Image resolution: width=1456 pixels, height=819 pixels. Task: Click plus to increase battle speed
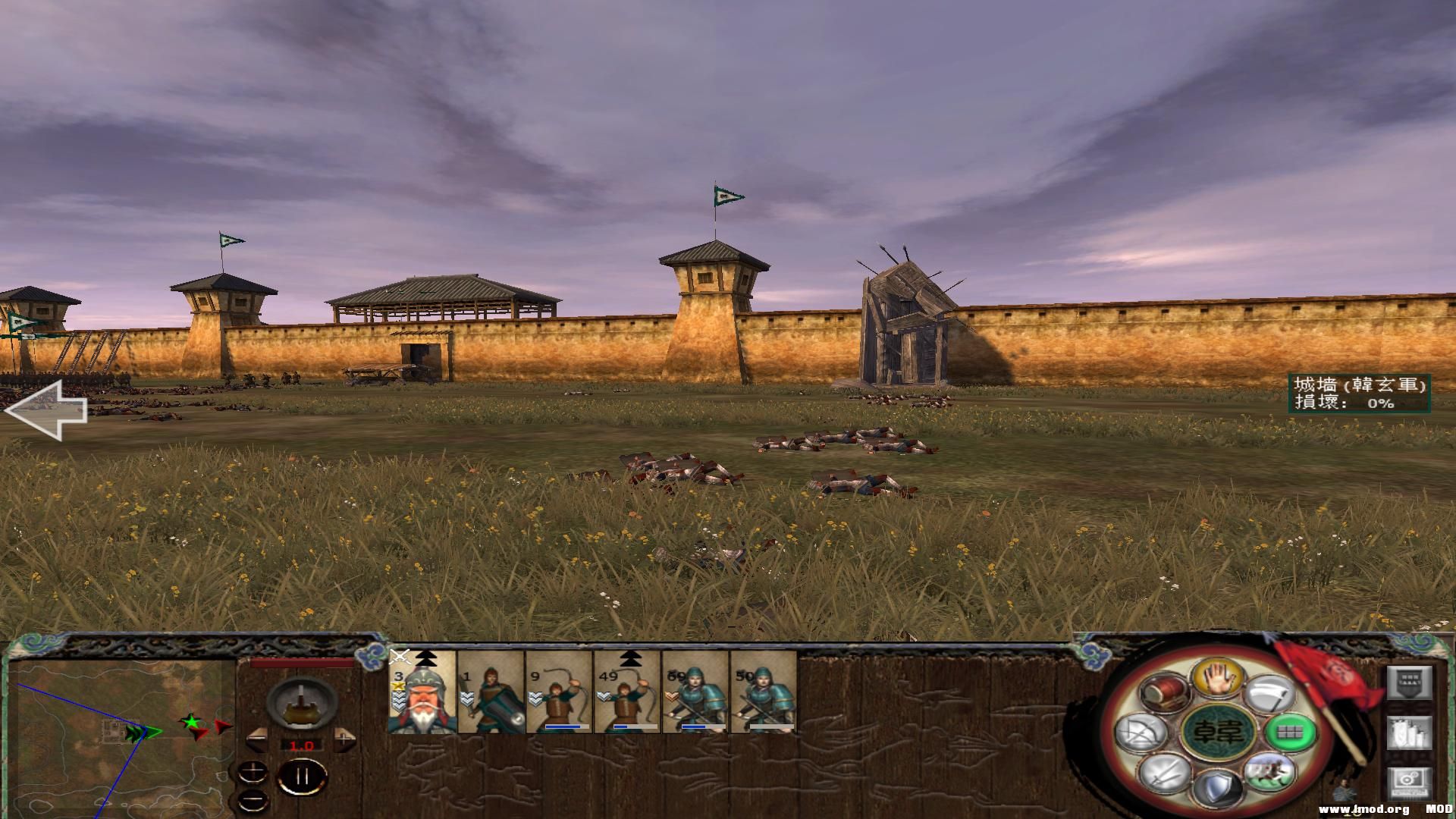pyautogui.click(x=343, y=739)
